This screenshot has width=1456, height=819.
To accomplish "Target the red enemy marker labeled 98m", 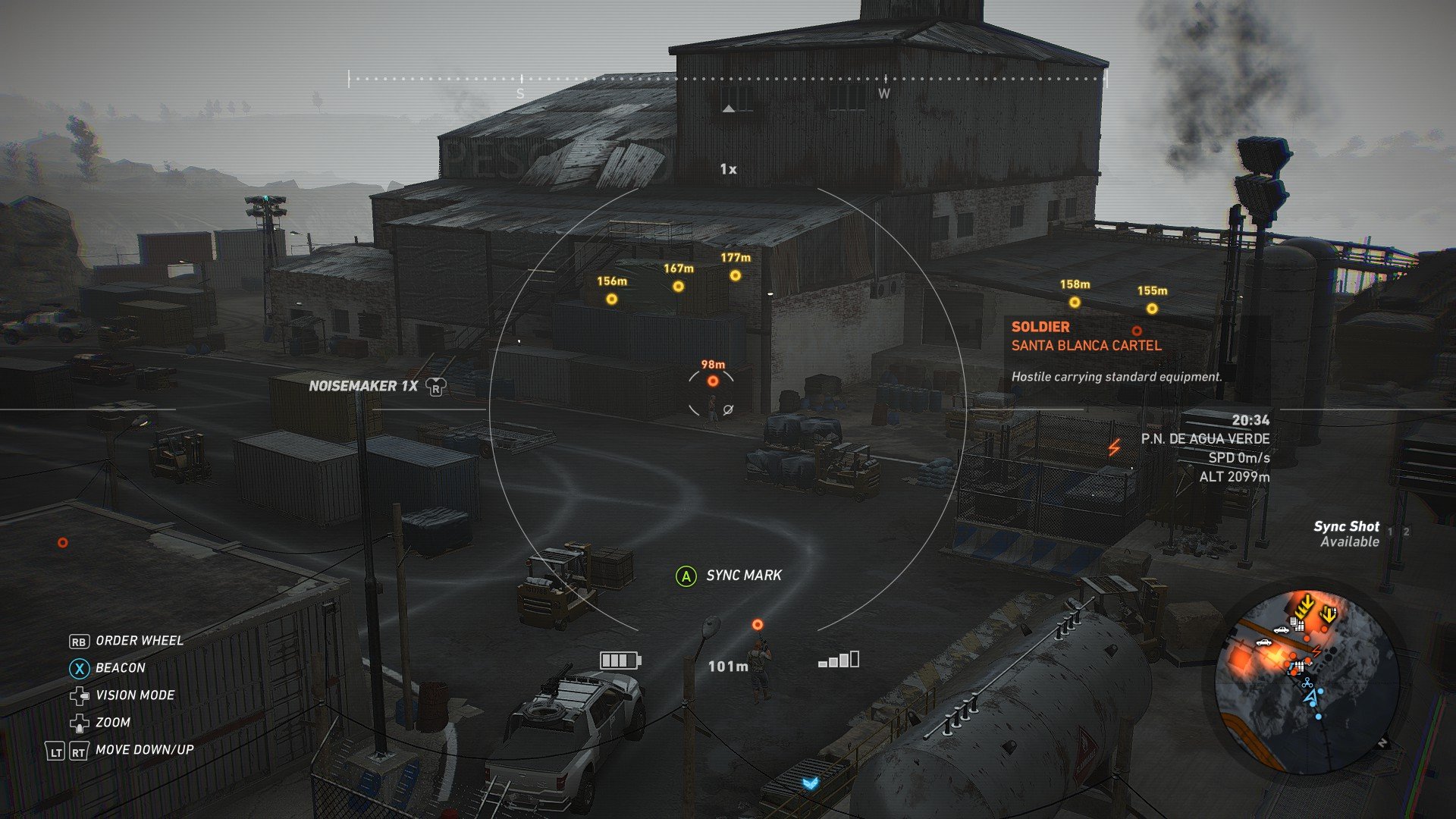I will click(713, 381).
